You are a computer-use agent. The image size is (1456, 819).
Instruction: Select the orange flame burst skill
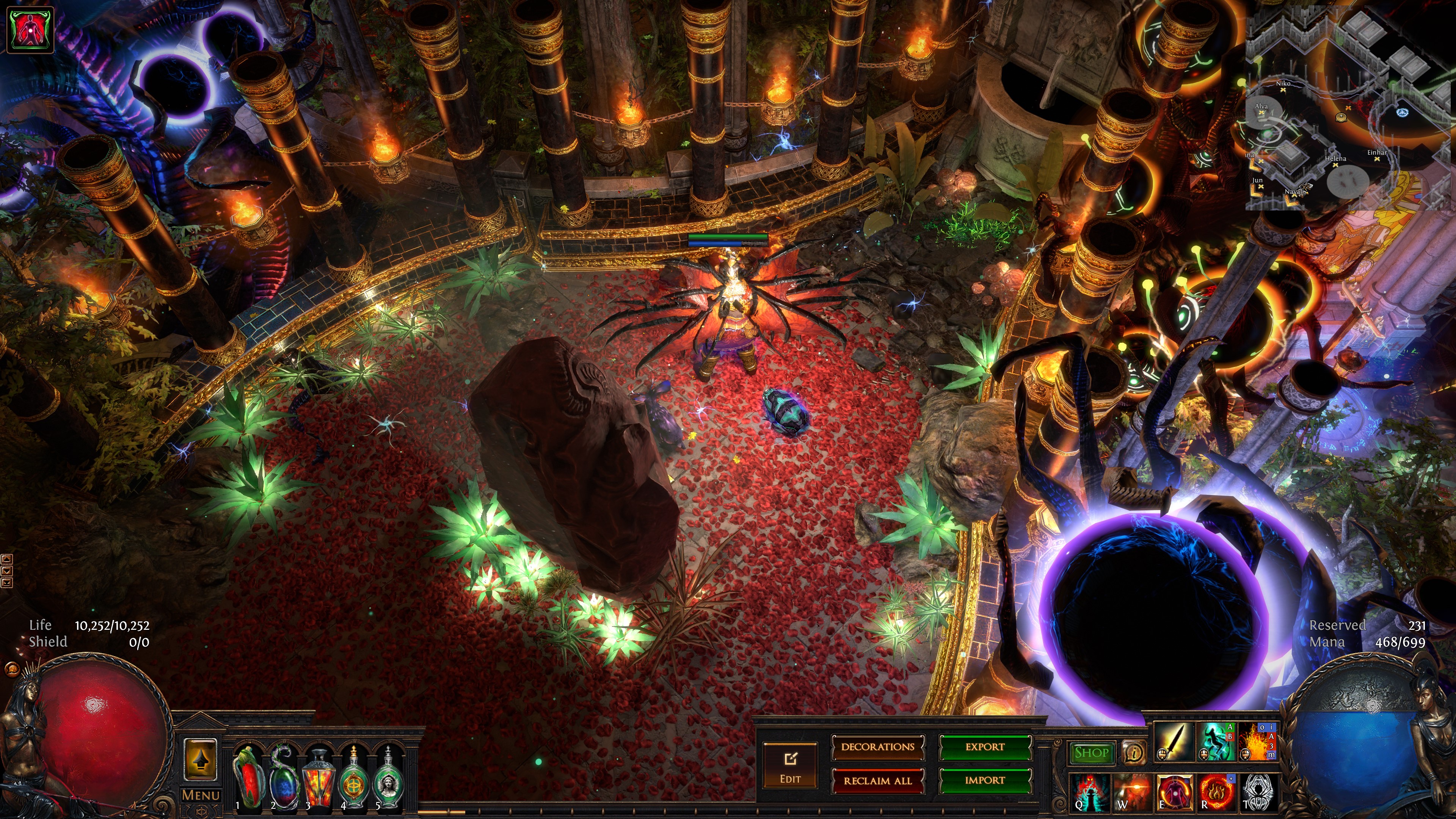[x=1258, y=742]
